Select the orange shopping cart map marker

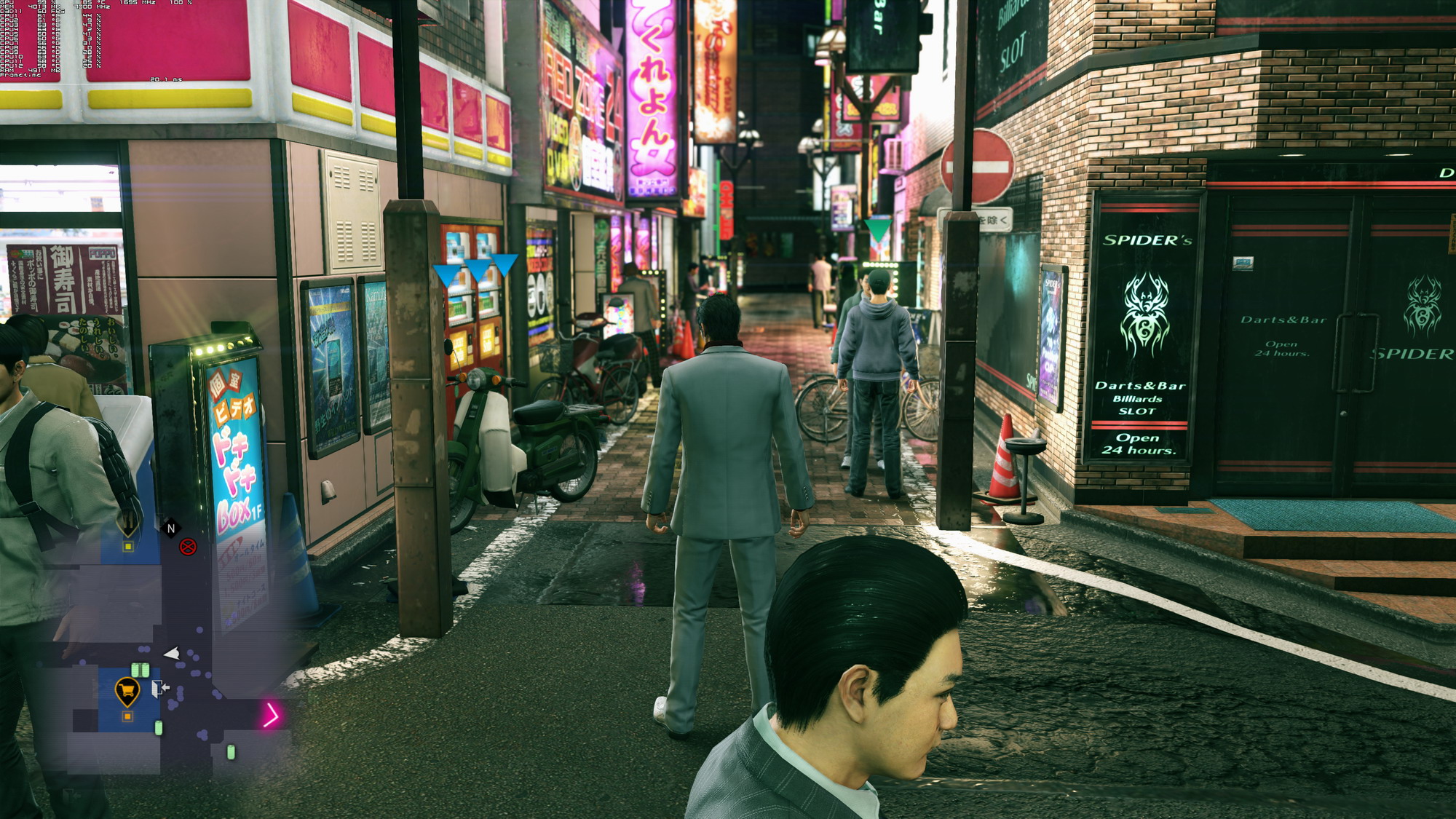tap(127, 689)
